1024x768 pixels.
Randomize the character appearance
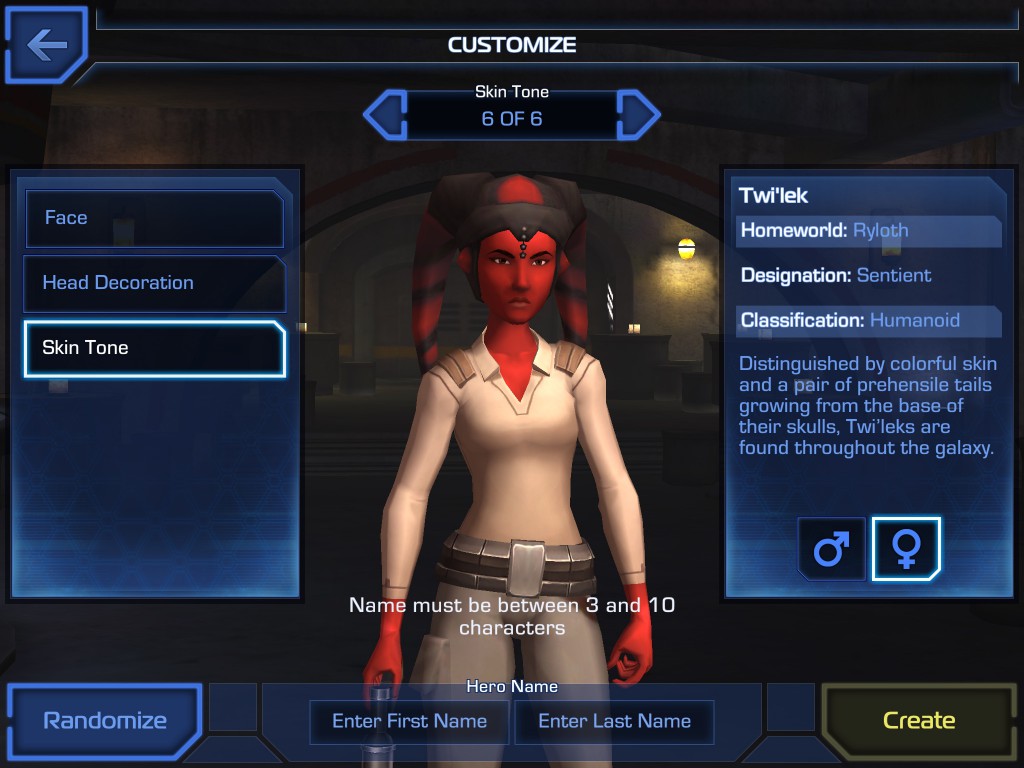105,721
